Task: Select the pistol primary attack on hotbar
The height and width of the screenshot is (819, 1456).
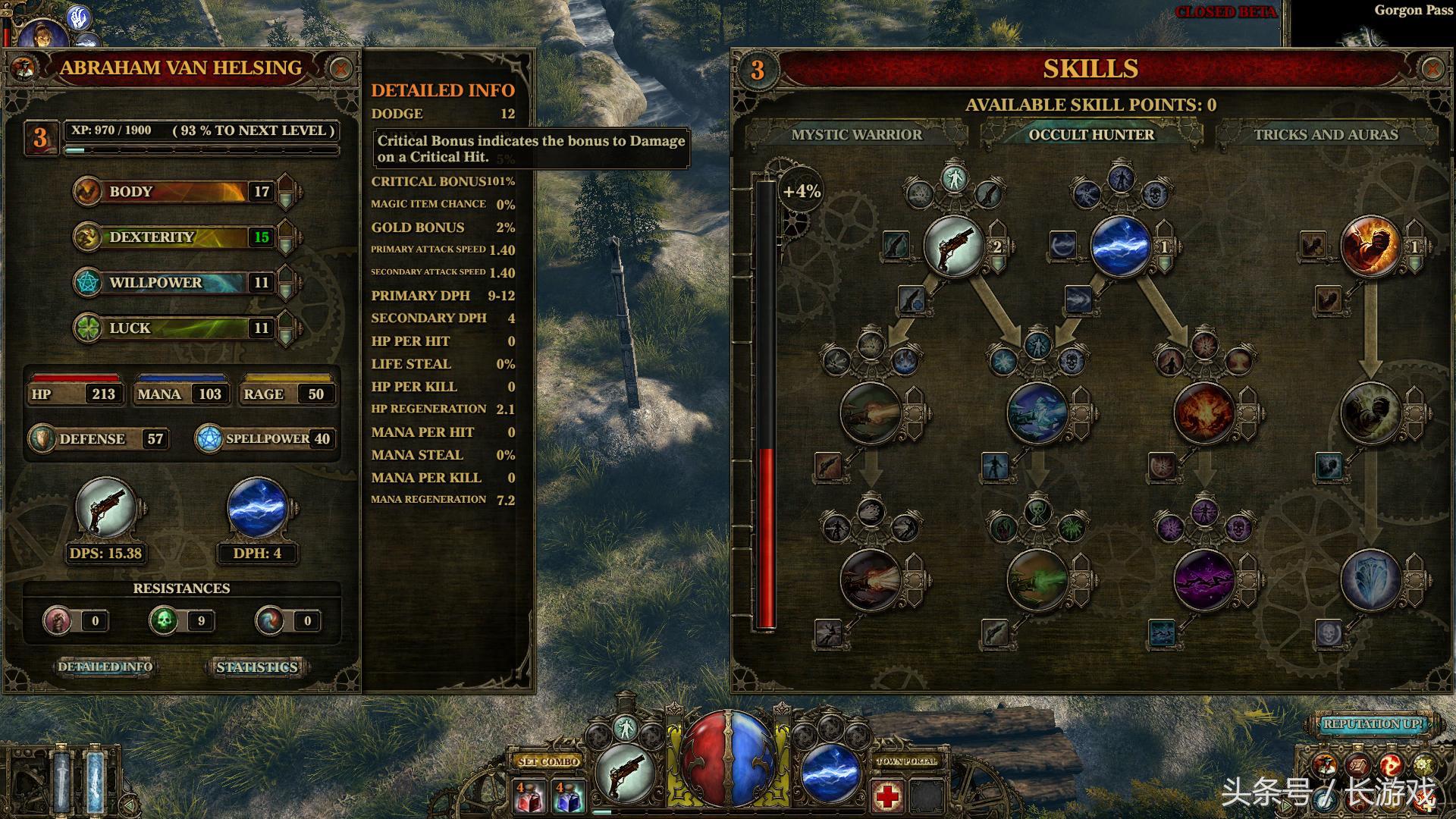Action: (626, 773)
